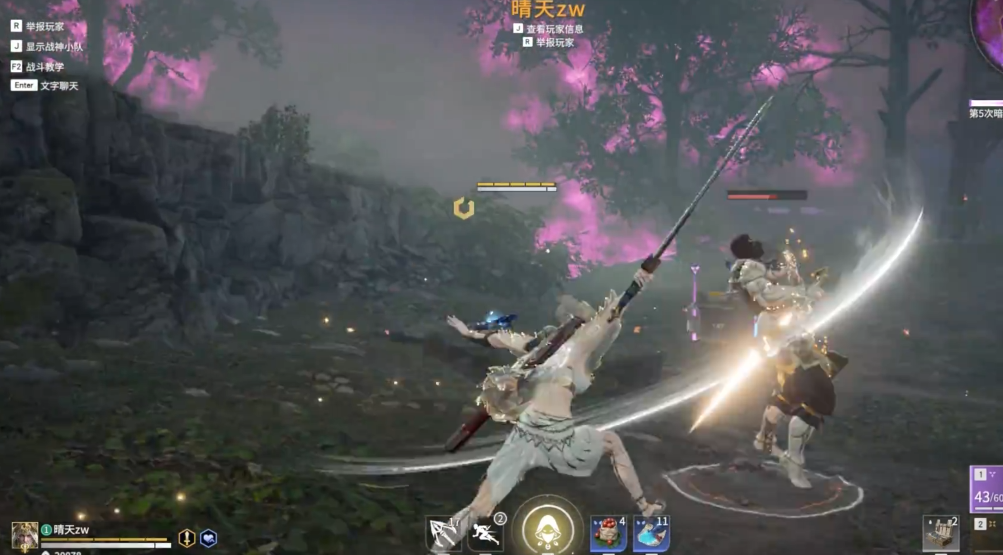Open the 战斗教学 combat tutorial
Image resolution: width=1003 pixels, height=555 pixels.
[44, 66]
